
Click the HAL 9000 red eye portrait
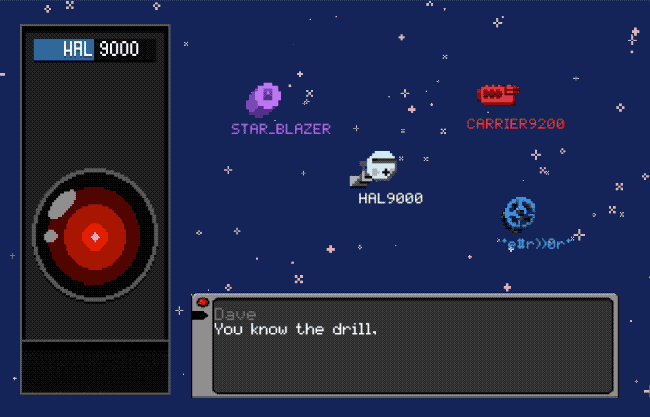click(x=95, y=236)
